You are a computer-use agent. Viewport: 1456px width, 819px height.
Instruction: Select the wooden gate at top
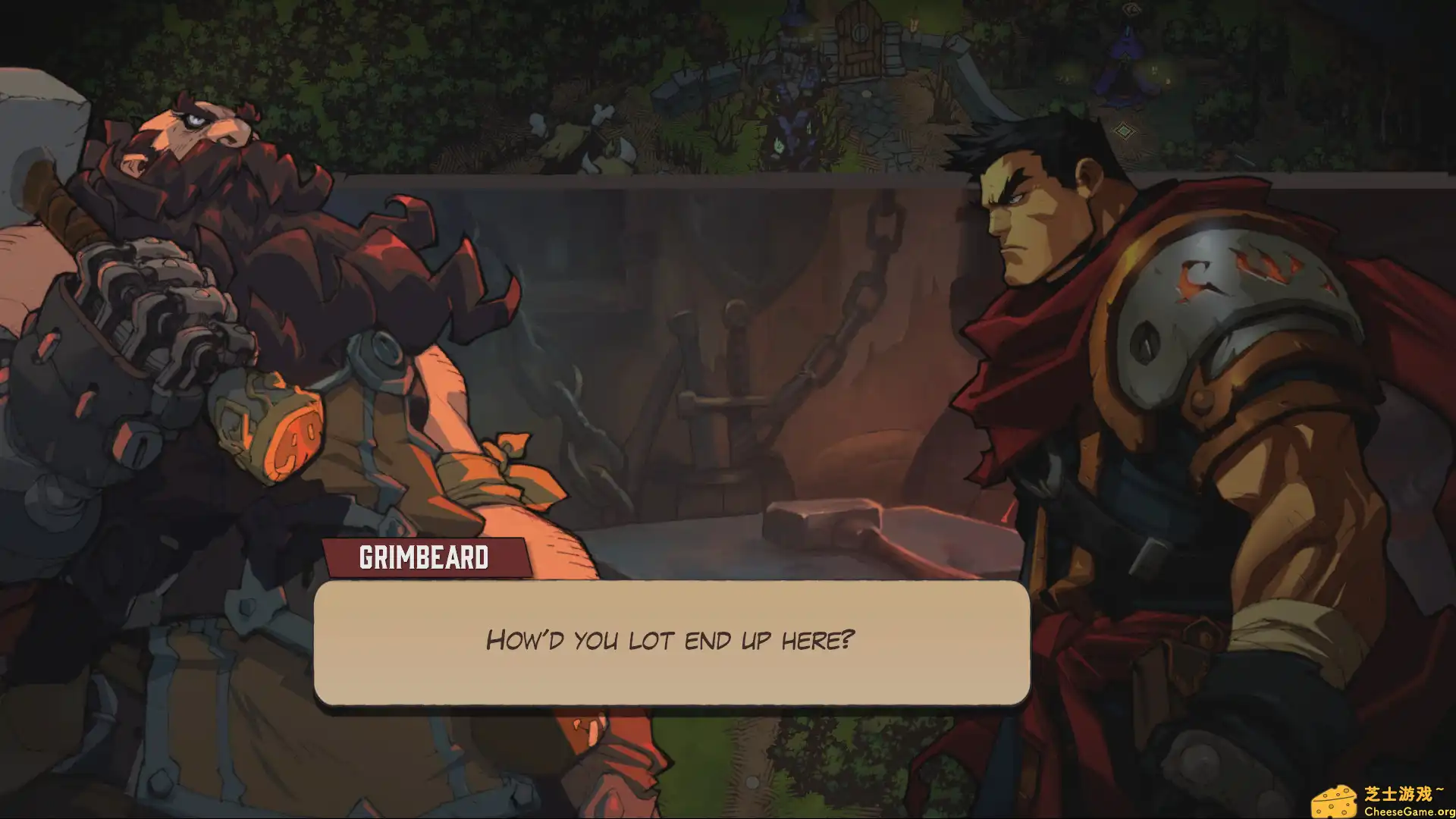tap(858, 42)
